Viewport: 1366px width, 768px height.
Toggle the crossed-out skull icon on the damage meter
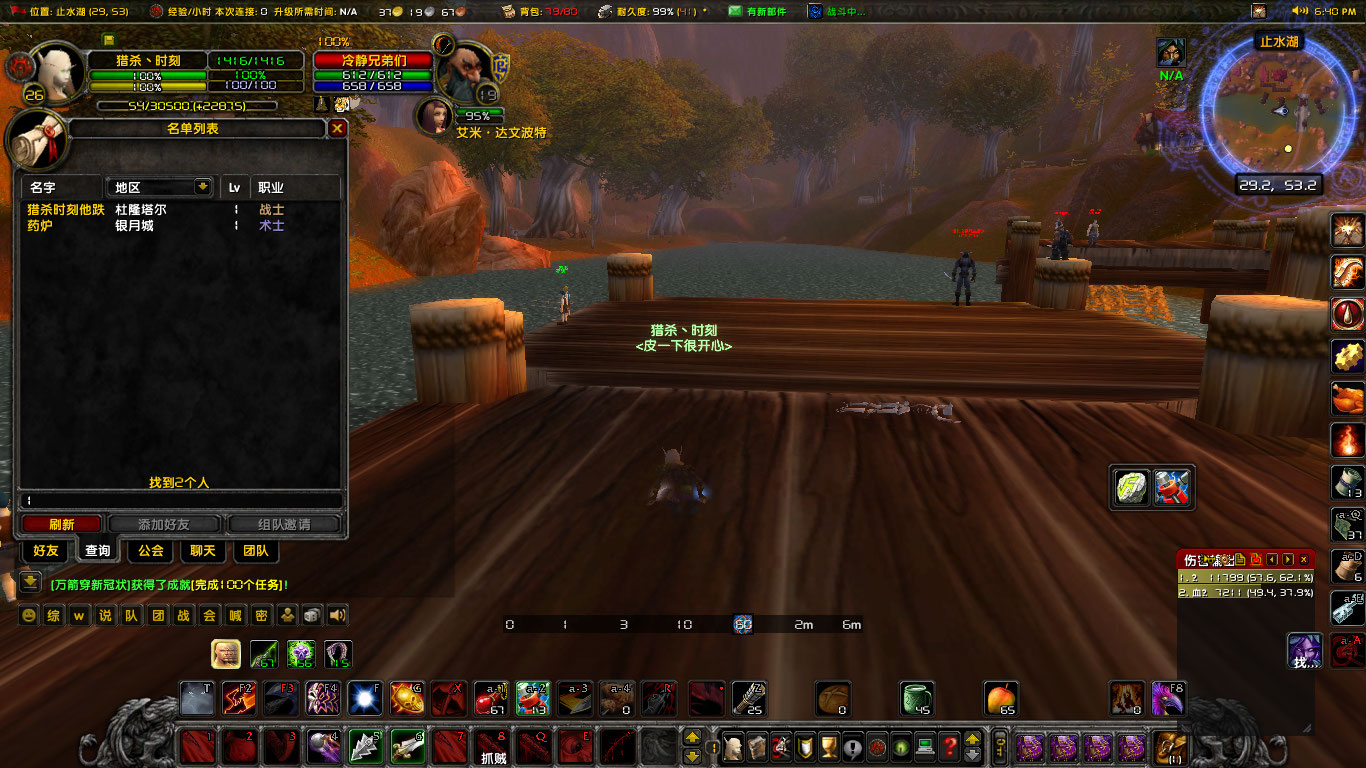coord(1256,559)
